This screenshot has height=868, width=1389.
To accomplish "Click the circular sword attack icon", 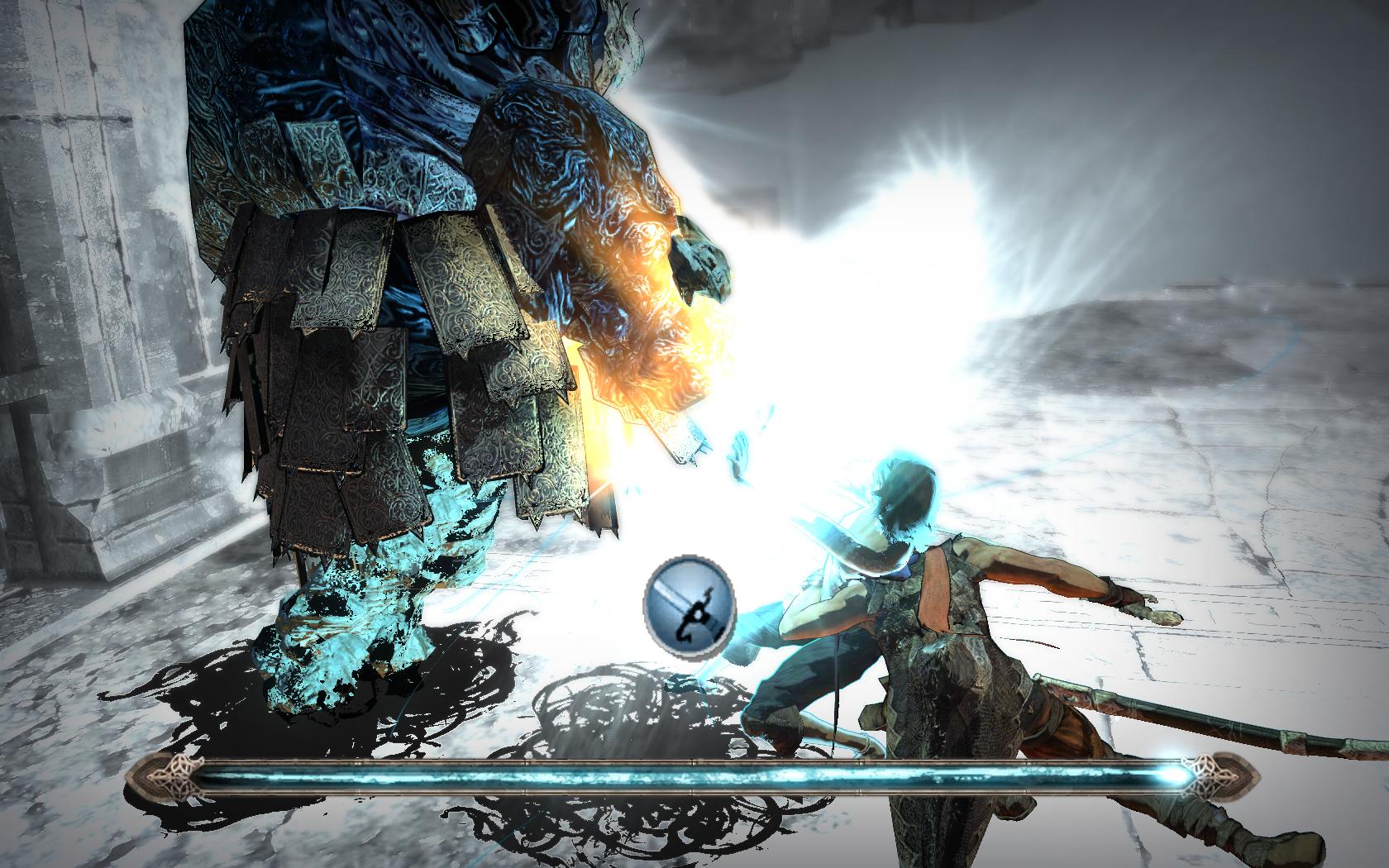I will [690, 598].
